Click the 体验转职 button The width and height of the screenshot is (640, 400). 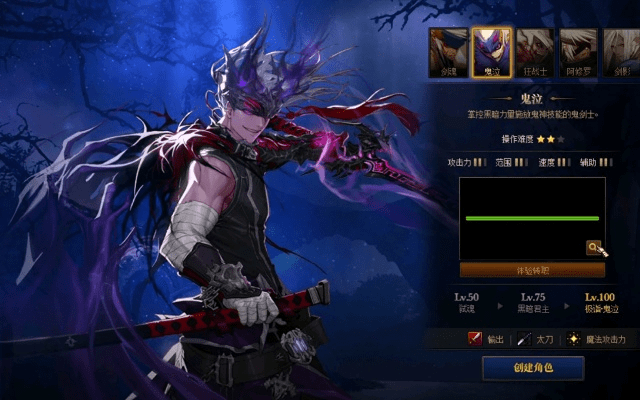532,270
